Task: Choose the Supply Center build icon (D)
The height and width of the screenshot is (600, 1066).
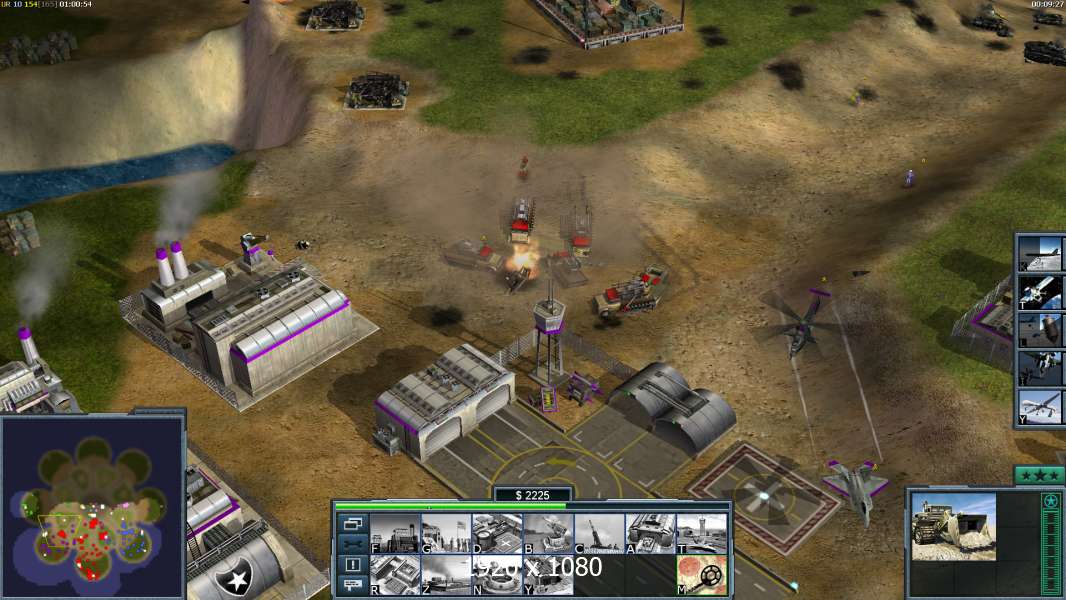Action: pyautogui.click(x=497, y=534)
